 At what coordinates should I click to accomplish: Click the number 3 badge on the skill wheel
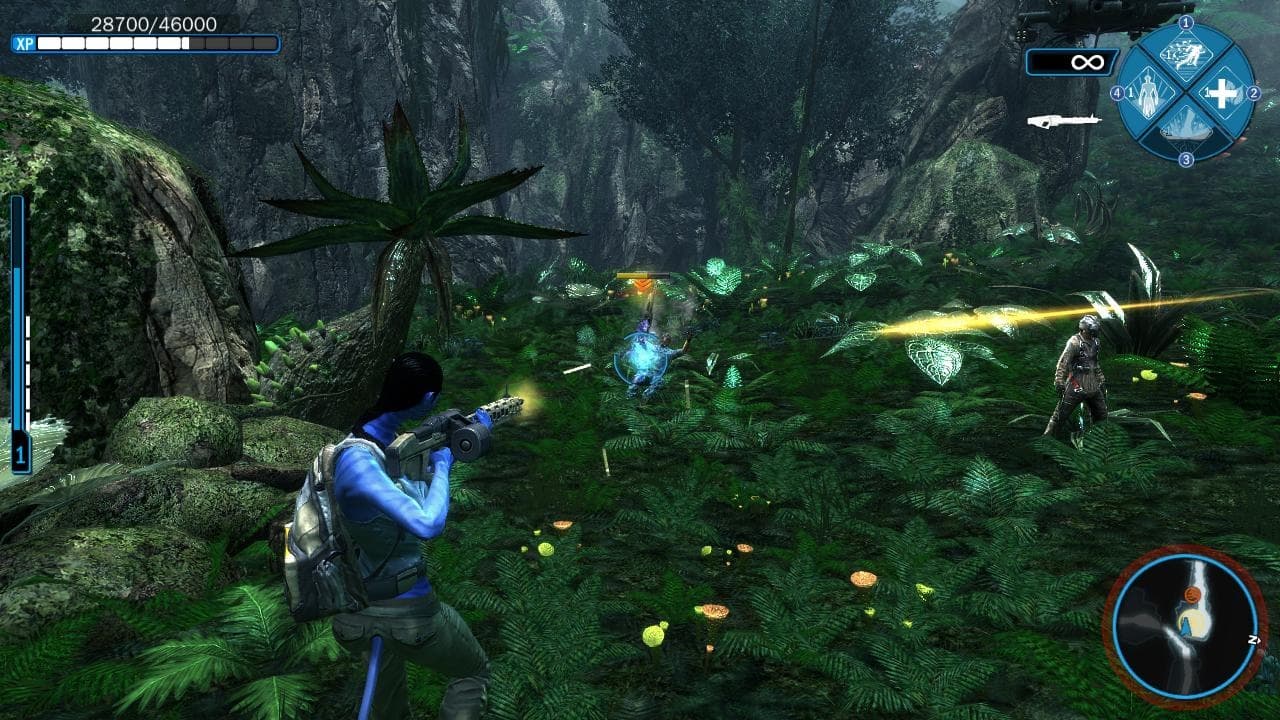(1185, 157)
